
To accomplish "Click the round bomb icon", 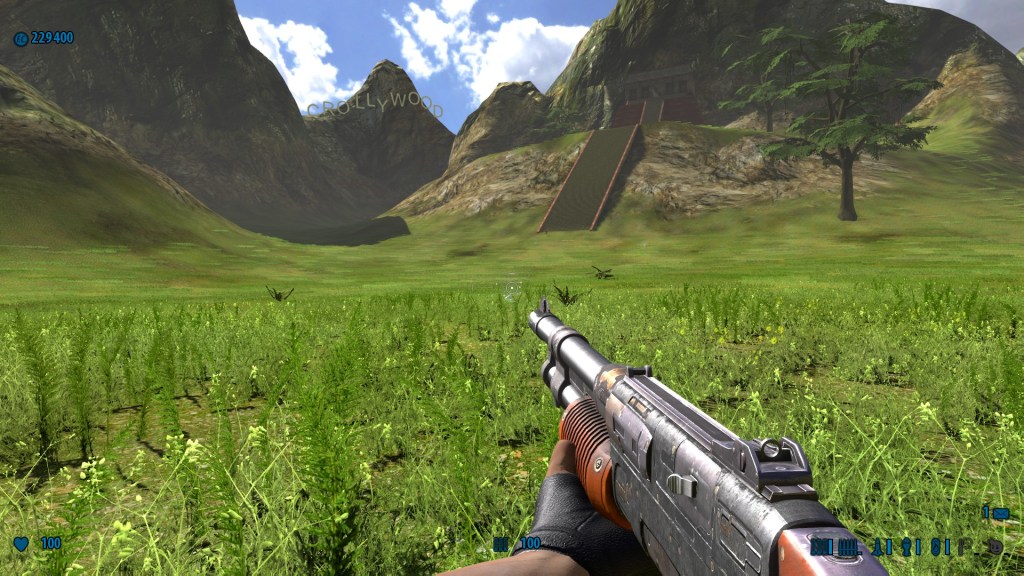I will click(994, 547).
